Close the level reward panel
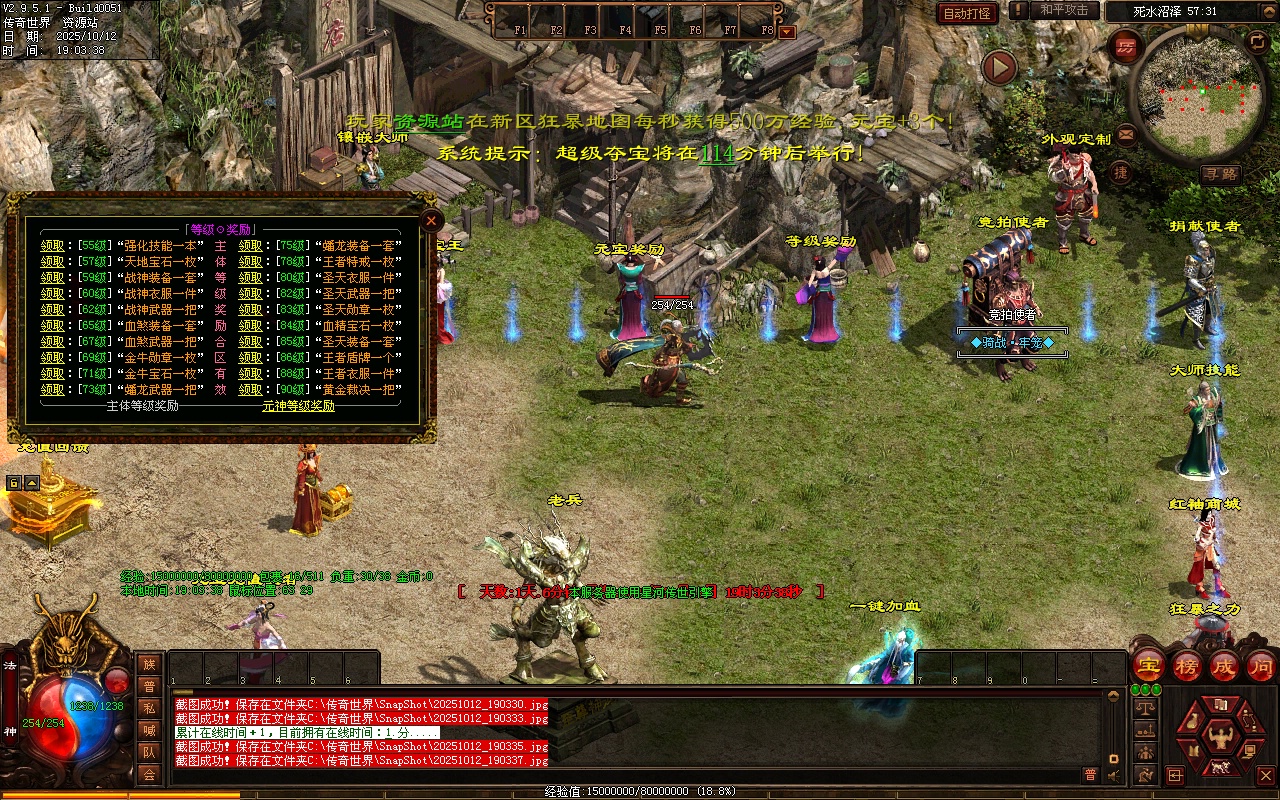 pyautogui.click(x=431, y=219)
